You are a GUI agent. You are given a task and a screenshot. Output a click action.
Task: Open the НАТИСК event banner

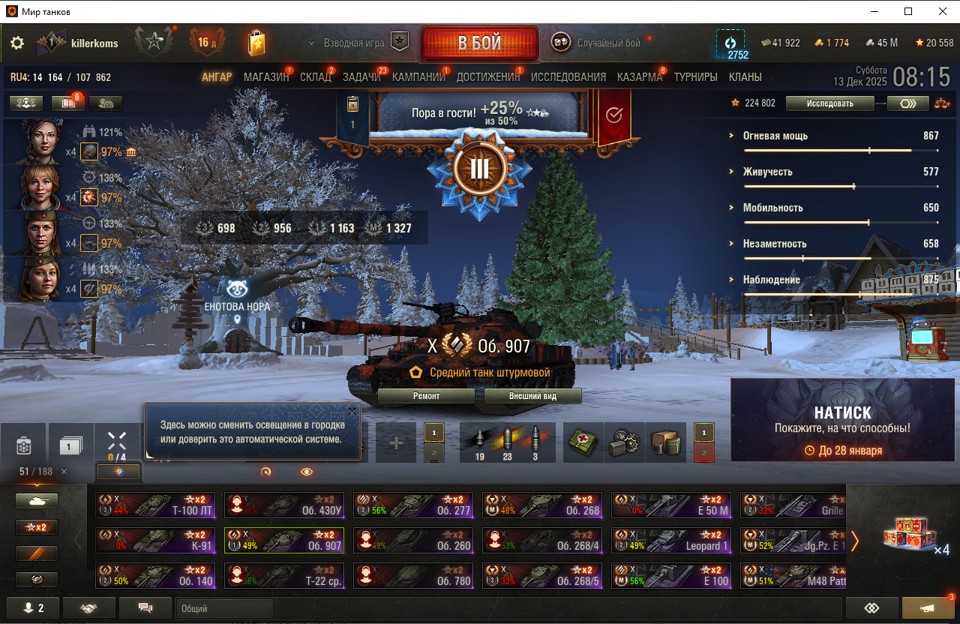842,420
